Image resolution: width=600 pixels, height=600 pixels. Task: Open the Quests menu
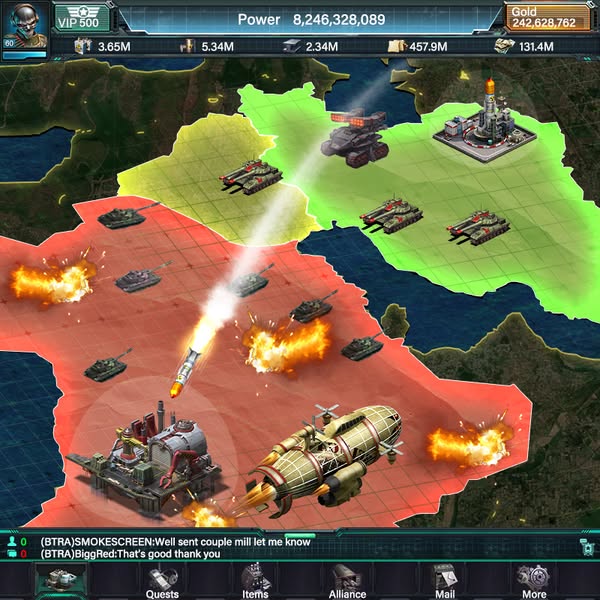[x=162, y=580]
